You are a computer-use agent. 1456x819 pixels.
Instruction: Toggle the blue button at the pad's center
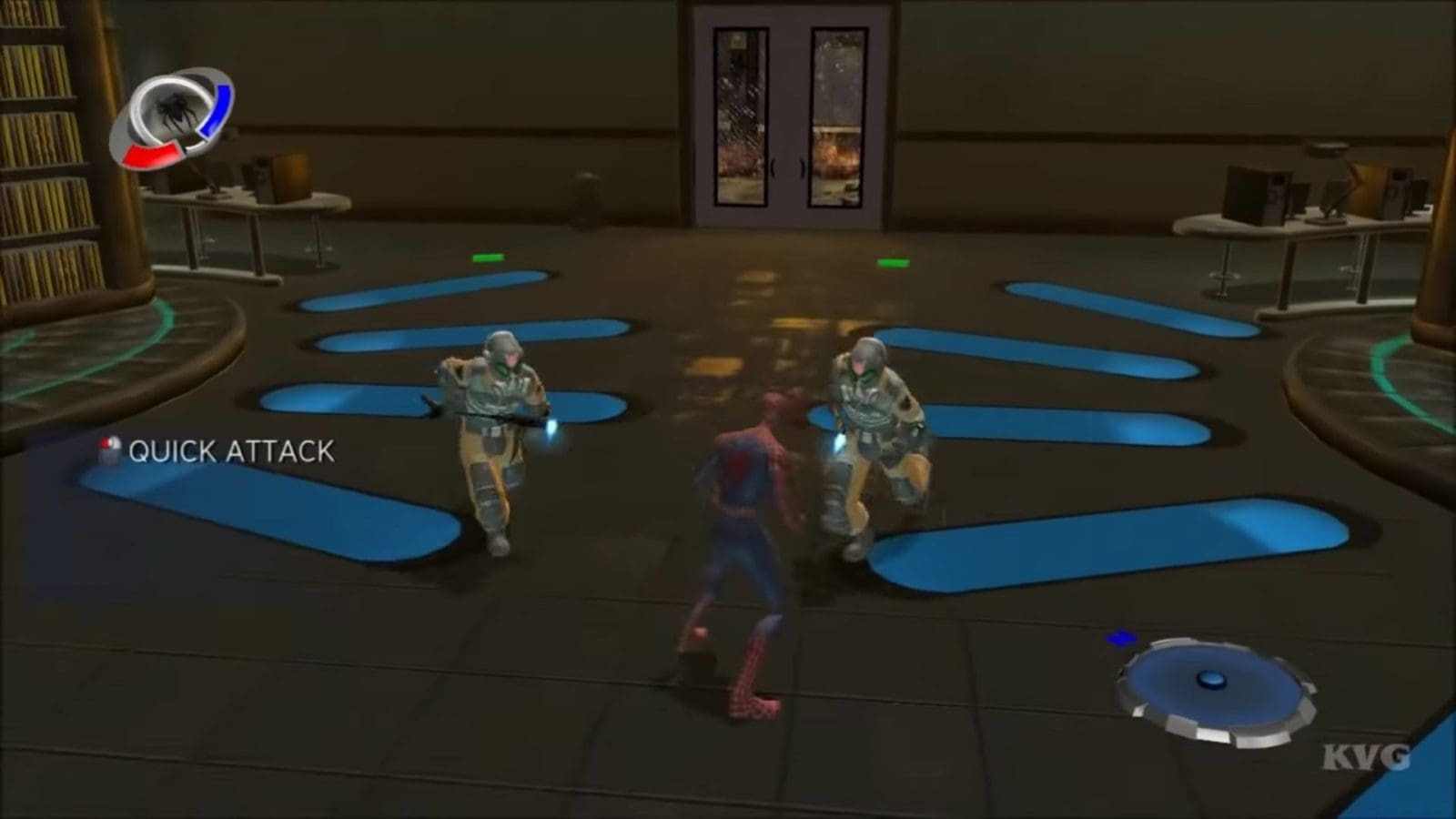[x=1211, y=680]
